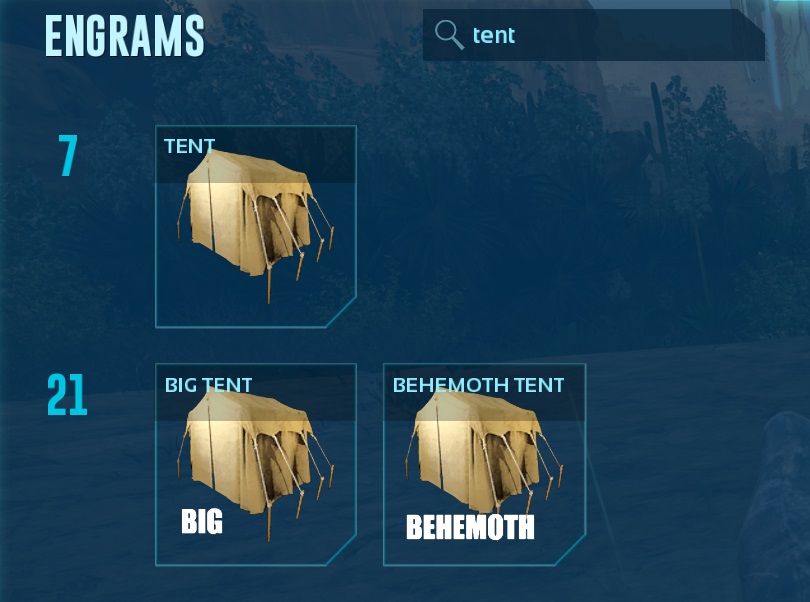
Task: Pick the Behemoth Tent engram
Action: [x=484, y=464]
